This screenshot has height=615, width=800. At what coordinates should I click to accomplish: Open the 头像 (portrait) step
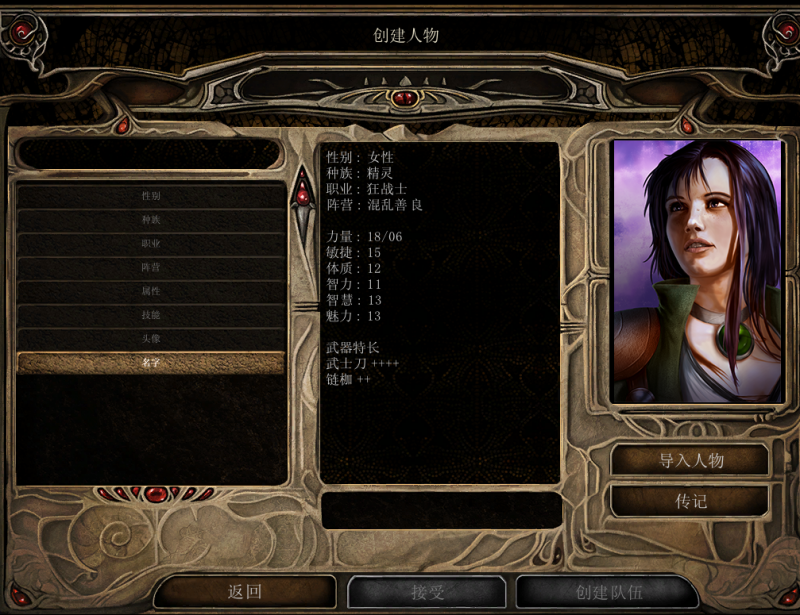click(x=151, y=339)
